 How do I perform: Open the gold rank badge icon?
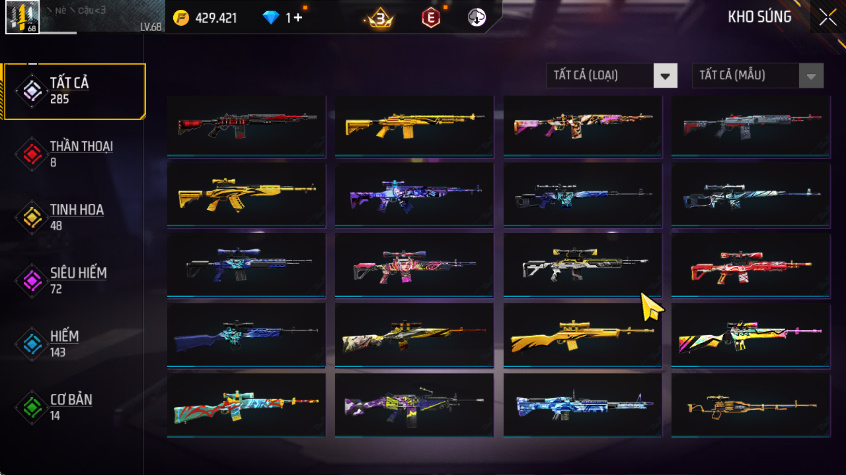379,17
